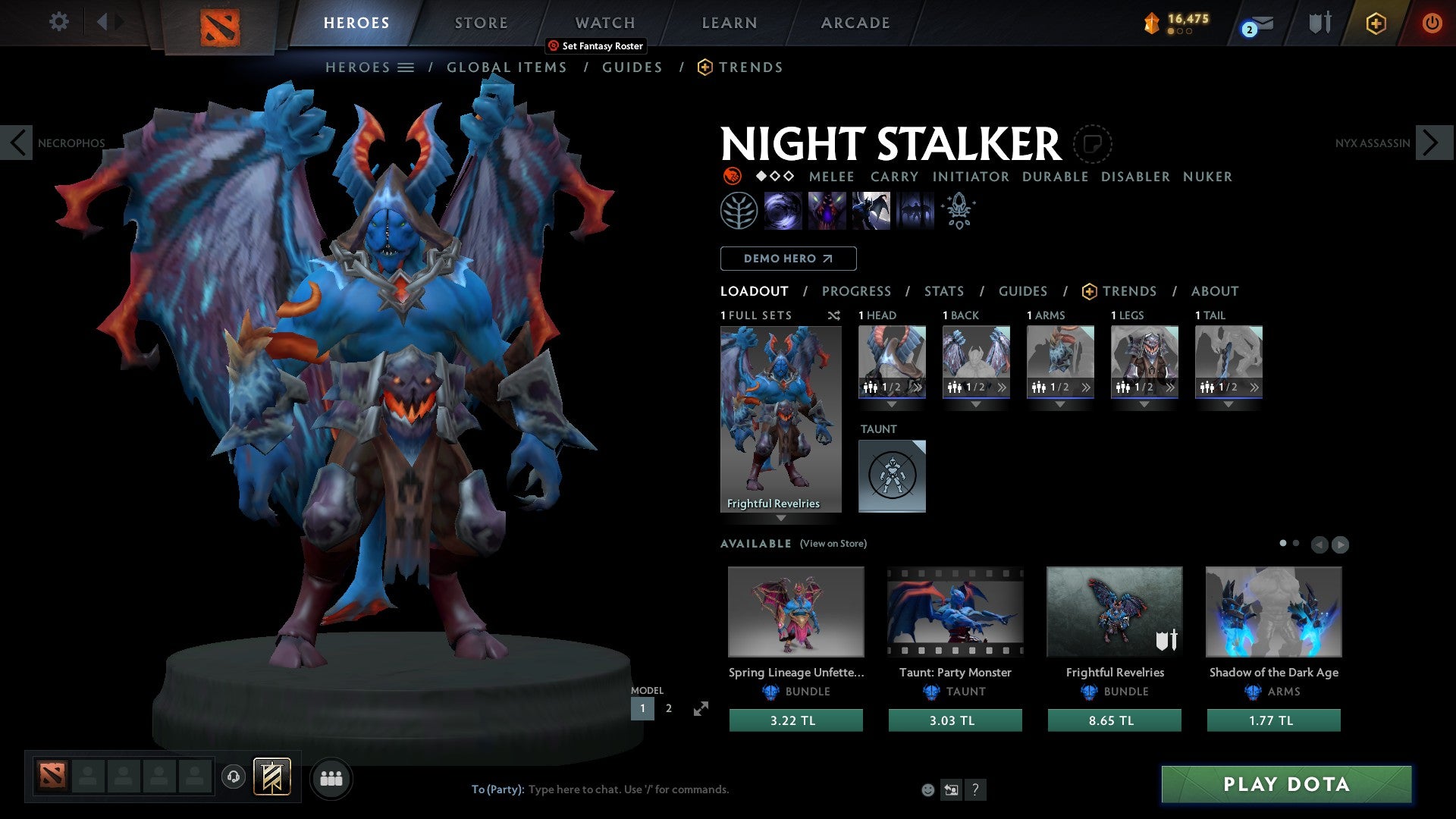Open the heroes hamburger menu beside HEROES
The width and height of the screenshot is (1456, 819).
[x=406, y=67]
